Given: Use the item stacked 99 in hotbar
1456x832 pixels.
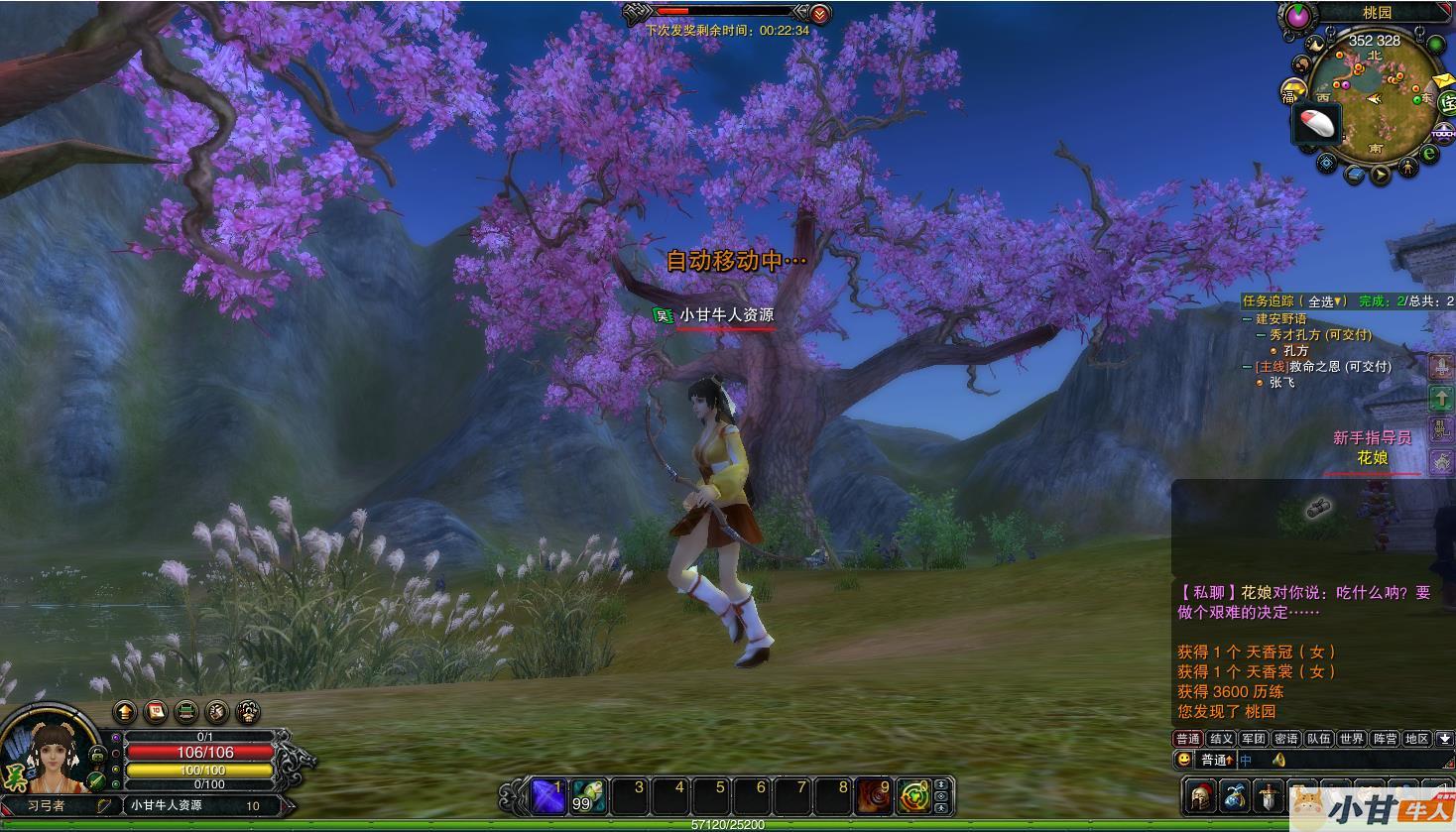Looking at the screenshot, I should coord(588,795).
